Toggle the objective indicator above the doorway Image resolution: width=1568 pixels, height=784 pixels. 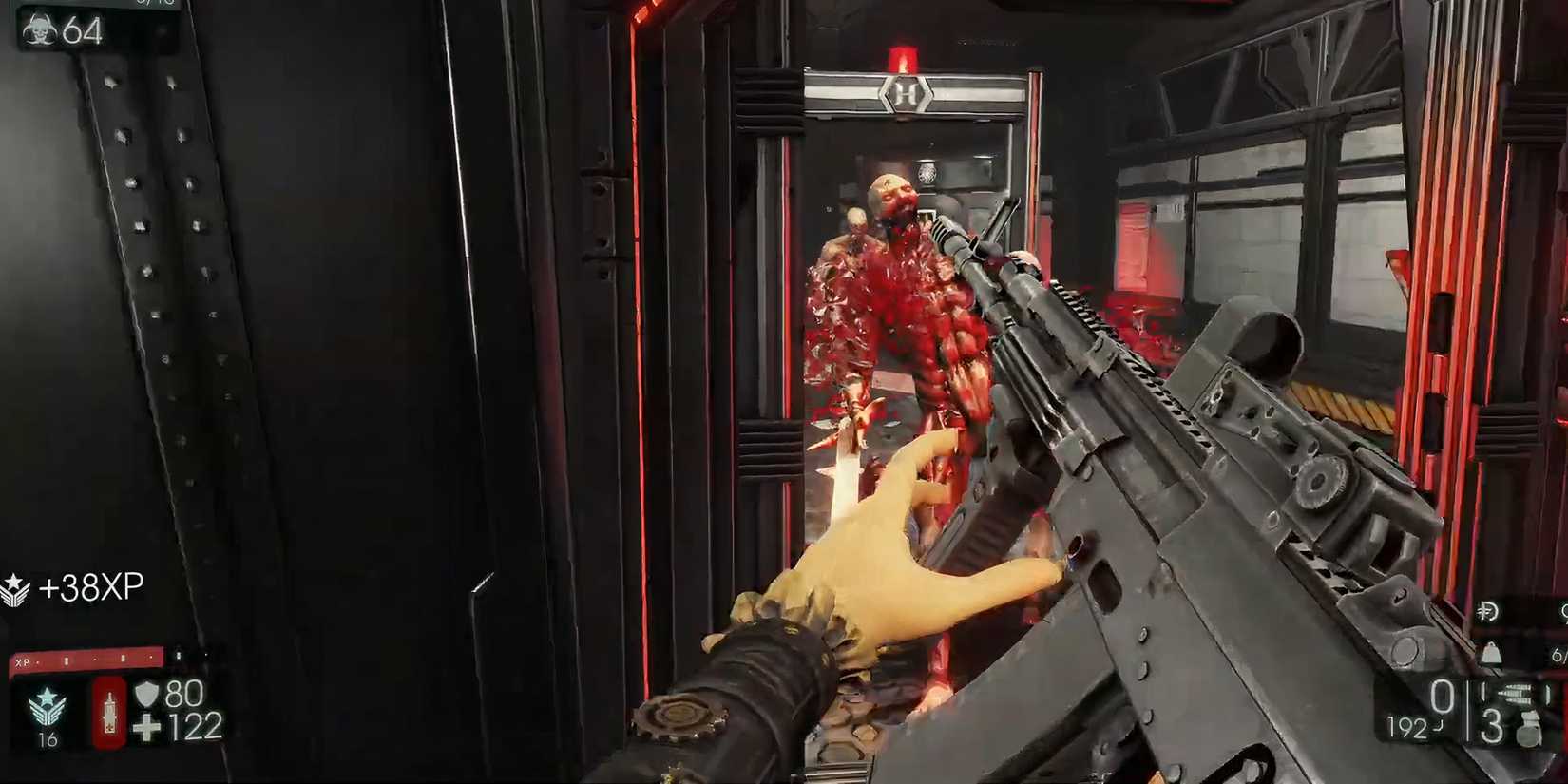click(x=905, y=94)
